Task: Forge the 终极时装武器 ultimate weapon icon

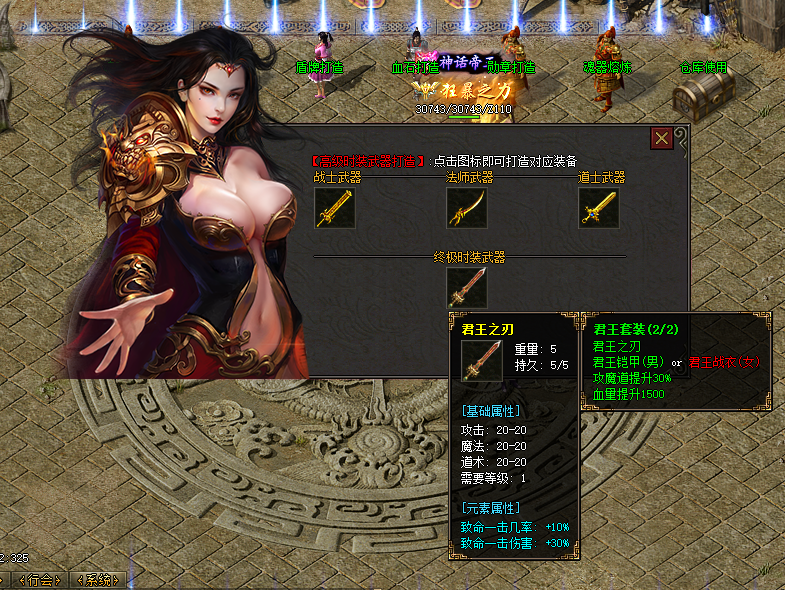Action: 466,288
